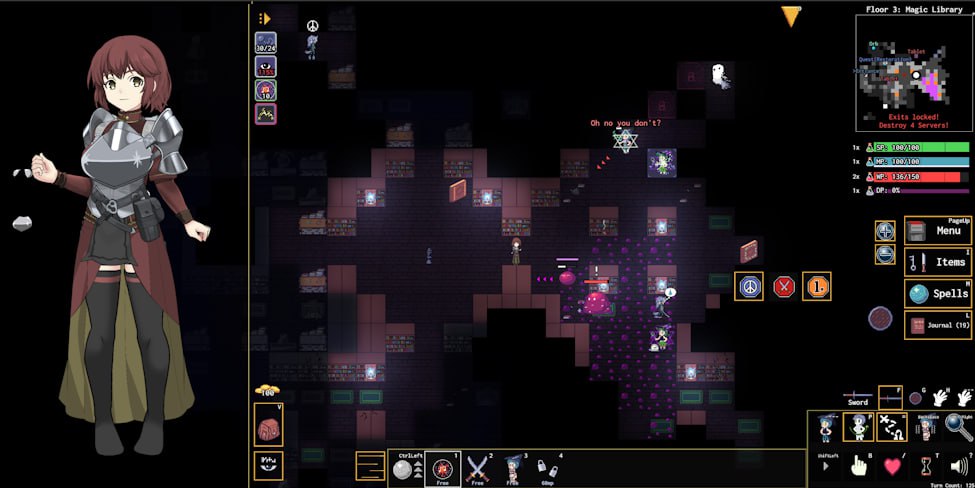
Task: Click the hourglass wait icon
Action: 926,465
